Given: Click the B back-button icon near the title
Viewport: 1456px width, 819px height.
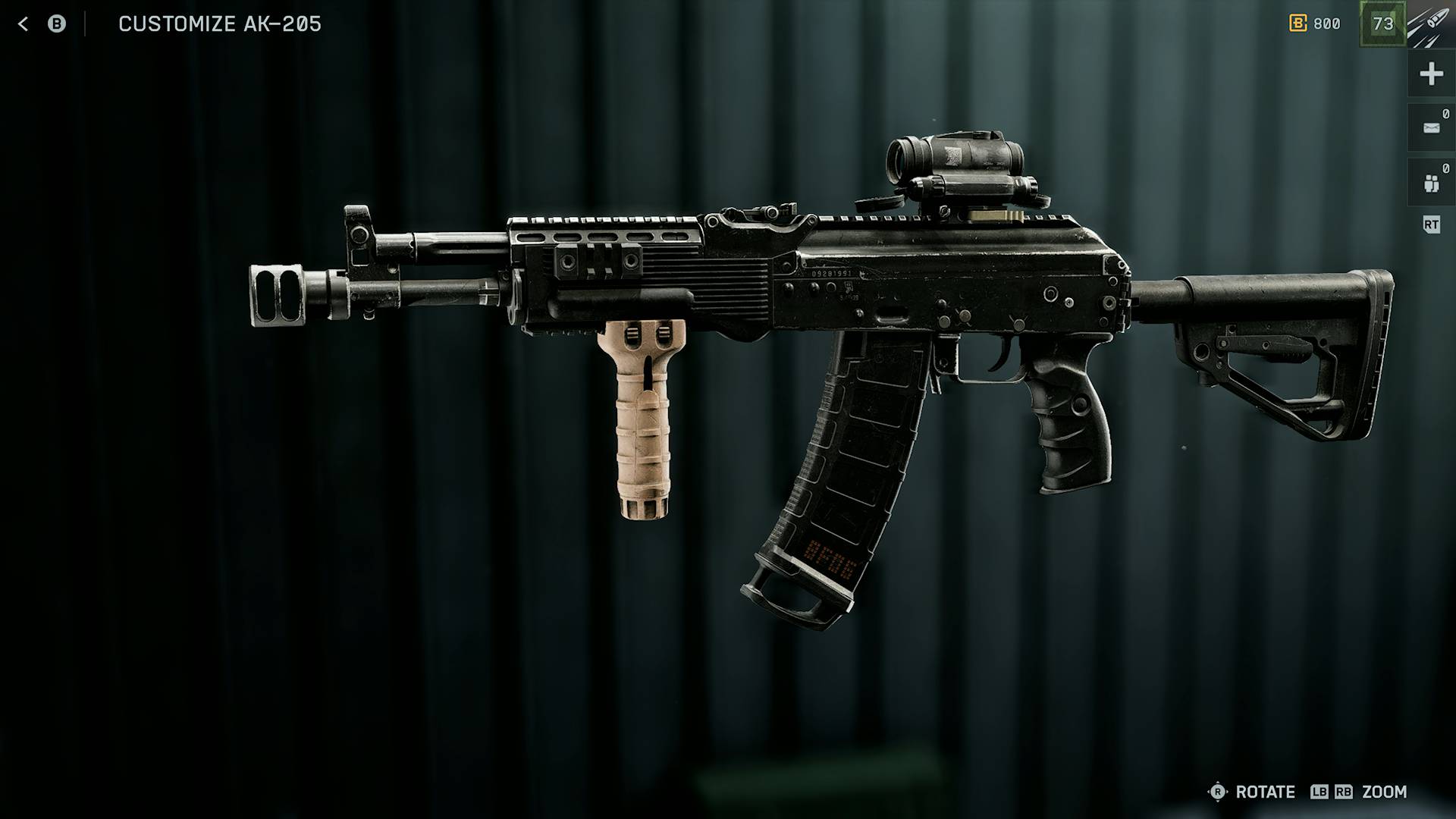Looking at the screenshot, I should coord(57,24).
